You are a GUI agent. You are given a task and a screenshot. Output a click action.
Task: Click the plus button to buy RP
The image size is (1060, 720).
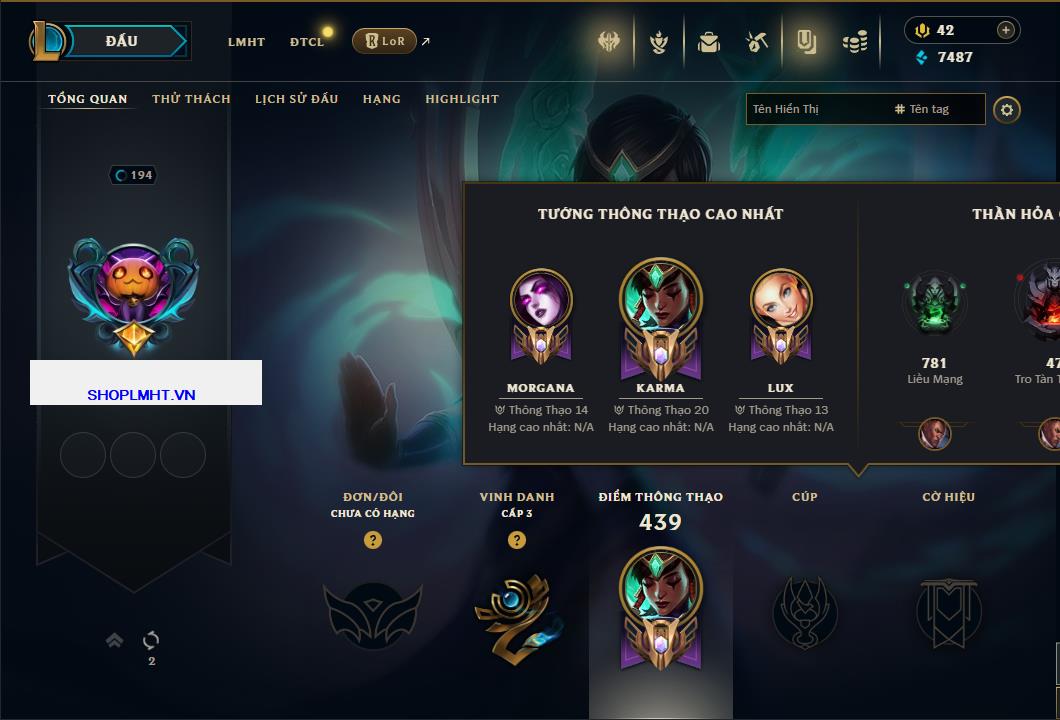point(1006,30)
